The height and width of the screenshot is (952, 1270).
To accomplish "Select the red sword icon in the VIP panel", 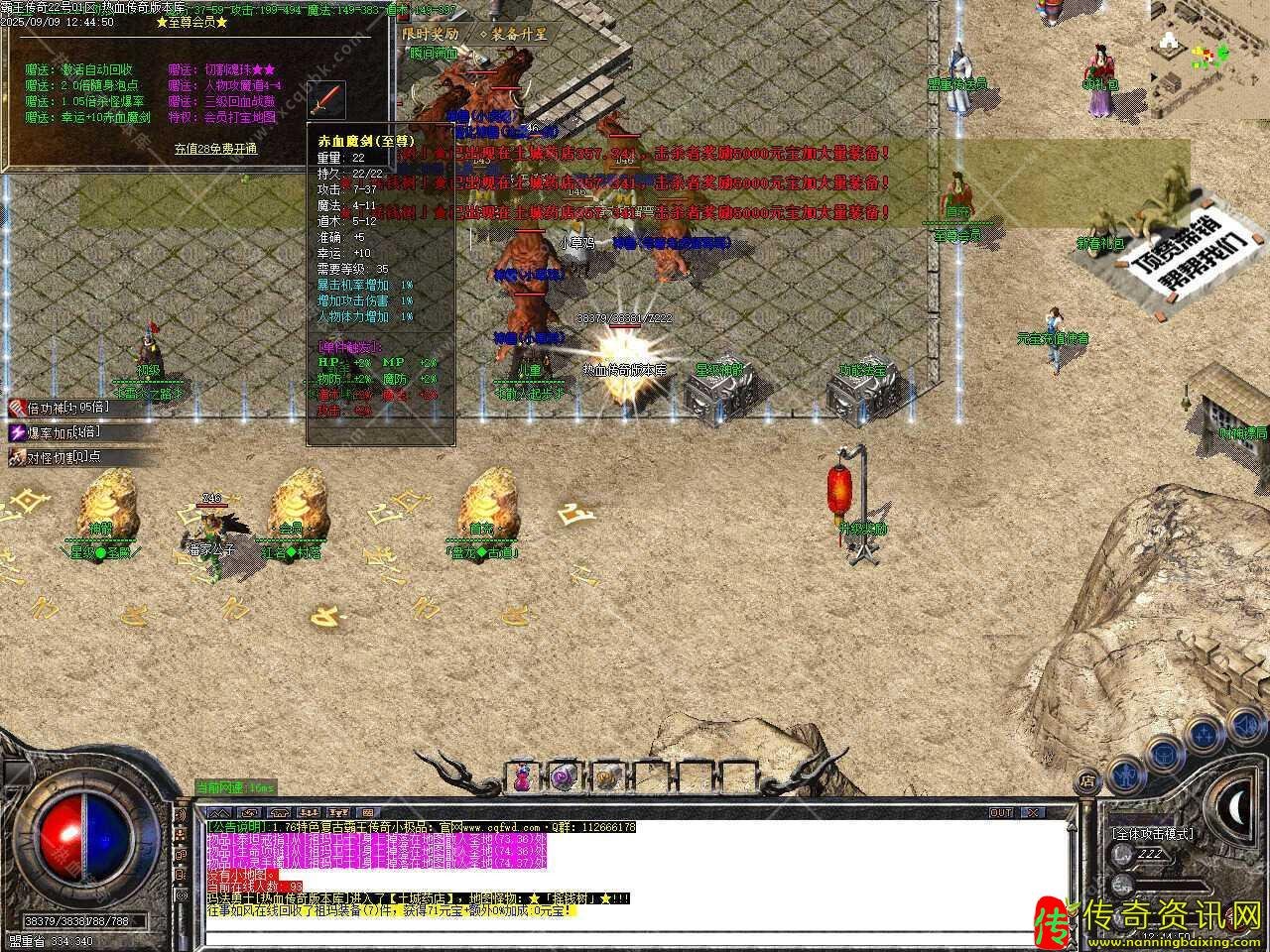I will click(327, 100).
